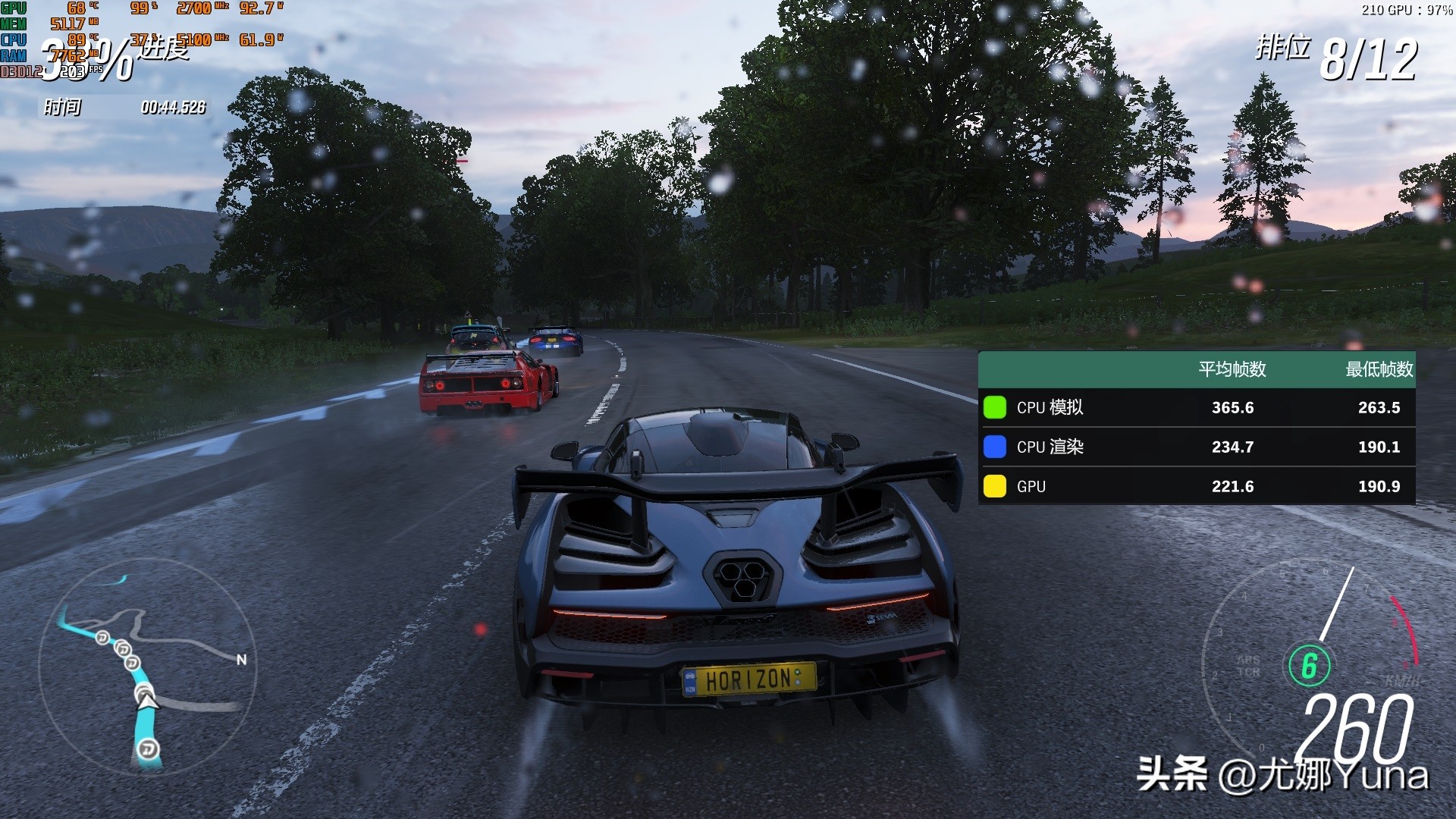Select the CPU 模拟 row label

tap(1050, 408)
